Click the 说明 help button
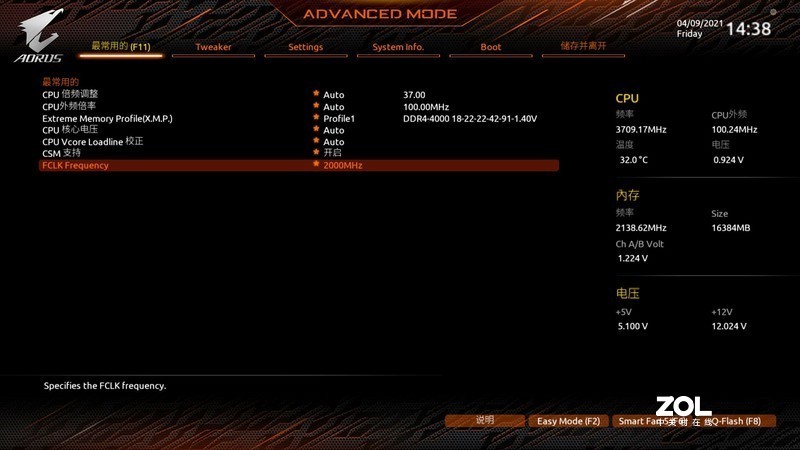The width and height of the screenshot is (800, 450). click(485, 421)
